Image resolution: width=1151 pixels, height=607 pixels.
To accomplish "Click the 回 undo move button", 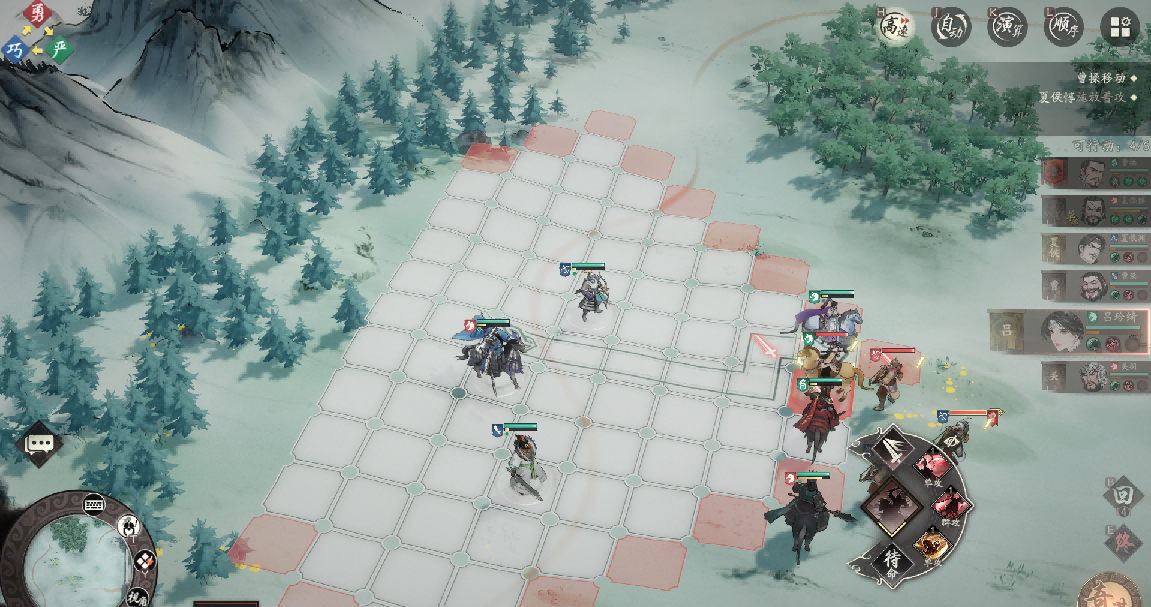I will pyautogui.click(x=1124, y=495).
